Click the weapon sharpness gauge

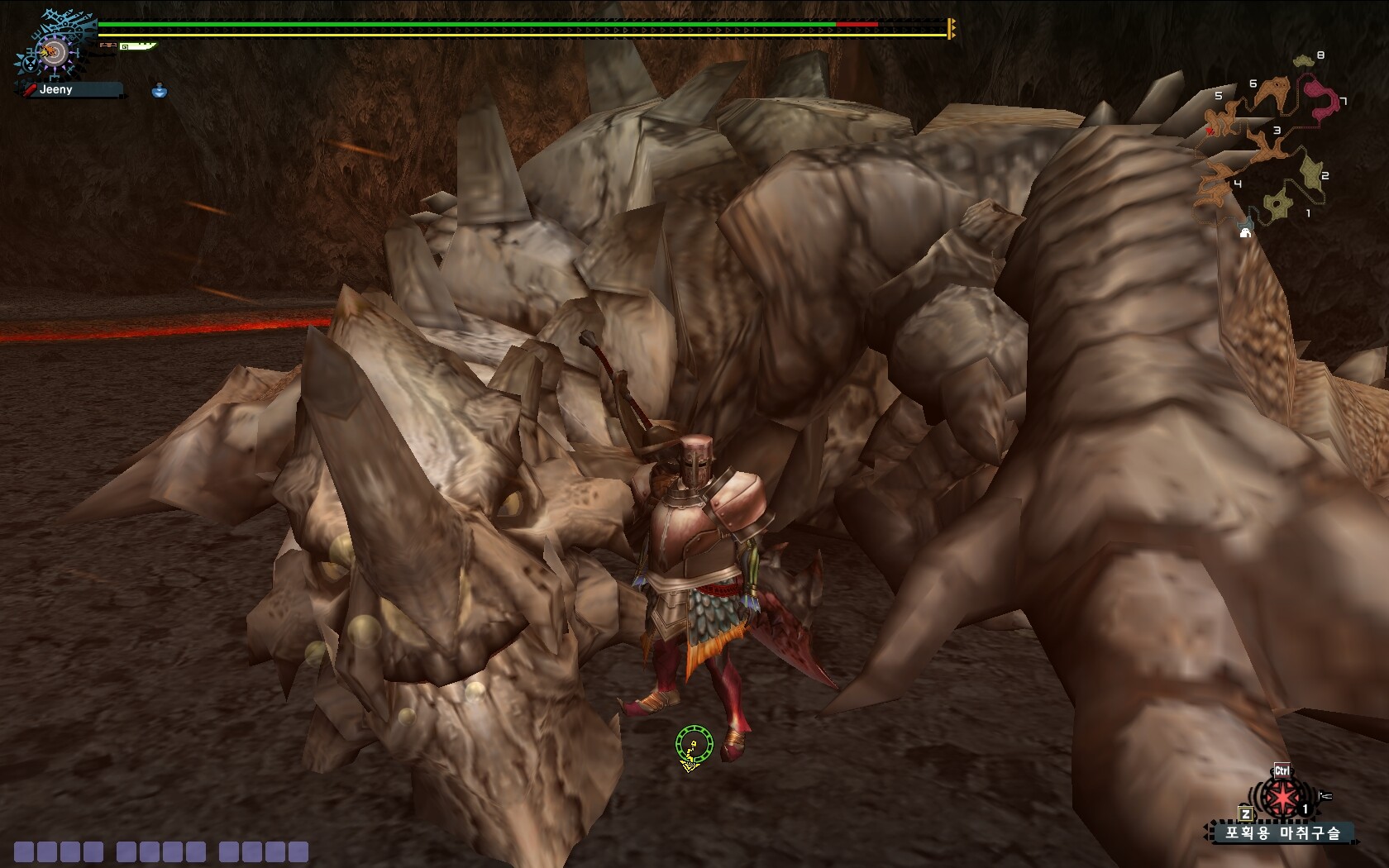point(137,46)
